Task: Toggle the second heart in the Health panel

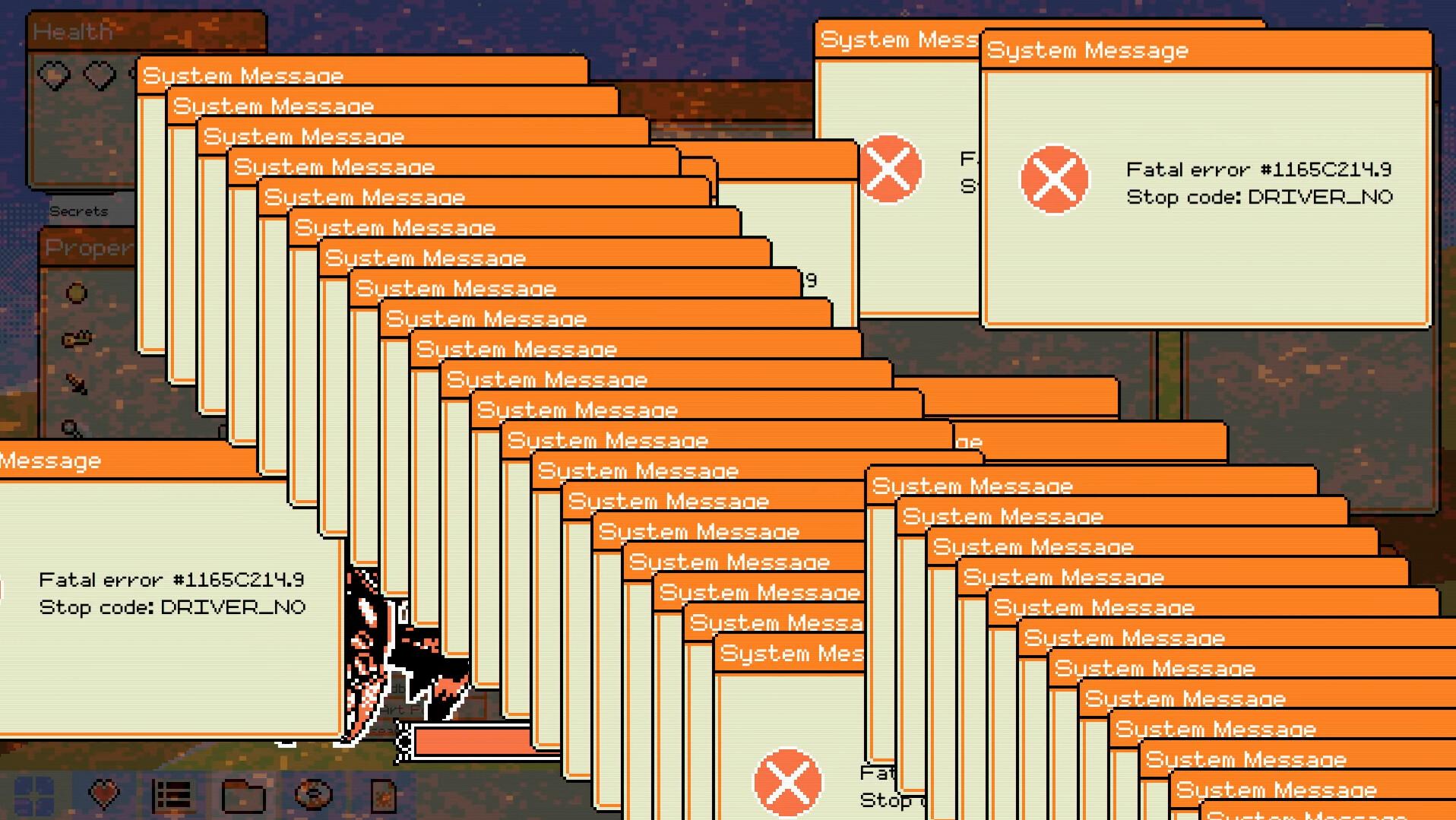Action: [x=100, y=74]
